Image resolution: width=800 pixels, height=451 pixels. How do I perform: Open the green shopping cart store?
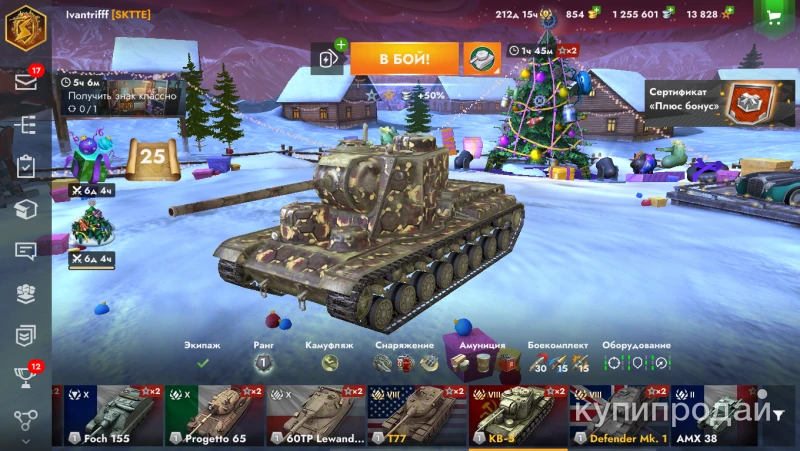(x=773, y=16)
